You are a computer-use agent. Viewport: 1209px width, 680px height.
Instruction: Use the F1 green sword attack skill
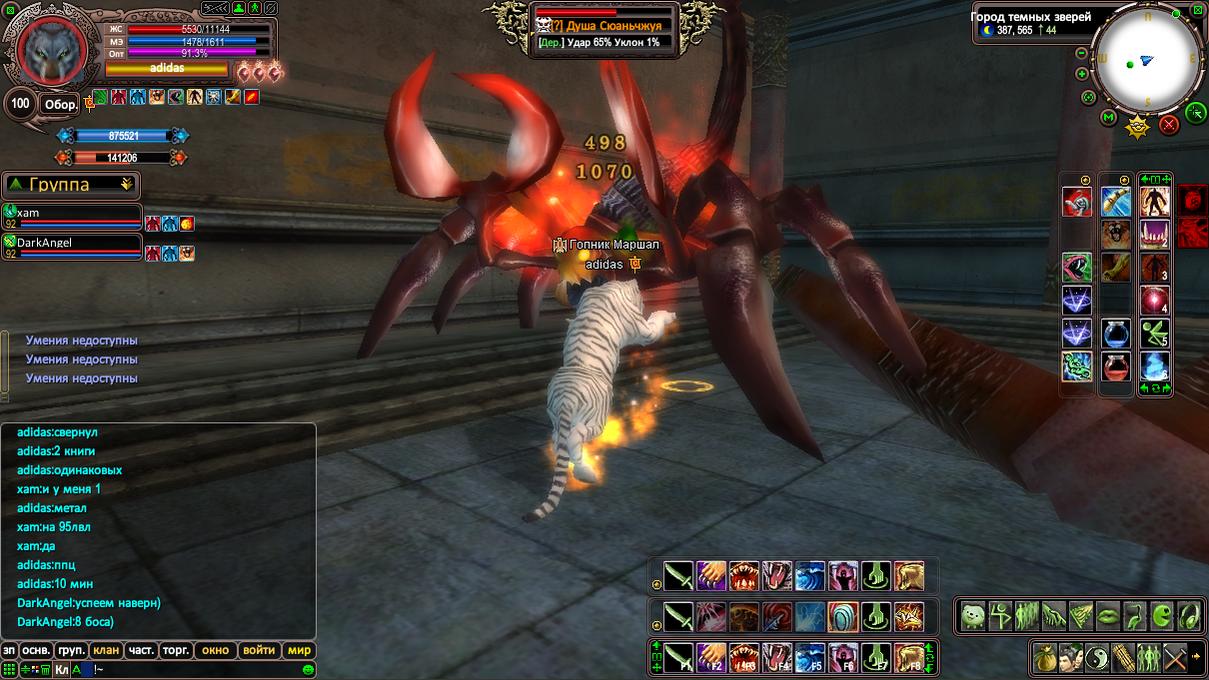(679, 657)
